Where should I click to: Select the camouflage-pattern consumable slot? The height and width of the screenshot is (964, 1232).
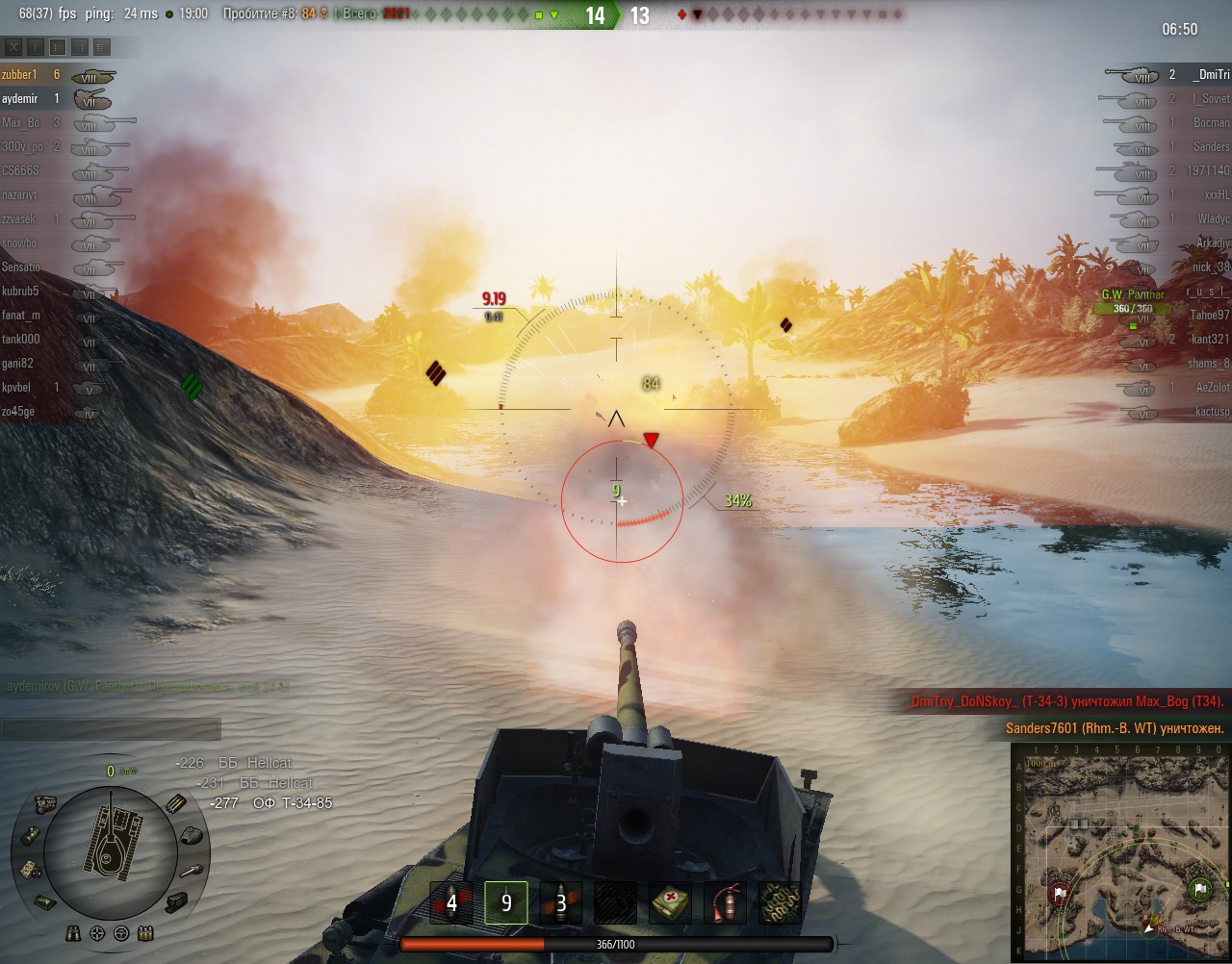pos(780,903)
